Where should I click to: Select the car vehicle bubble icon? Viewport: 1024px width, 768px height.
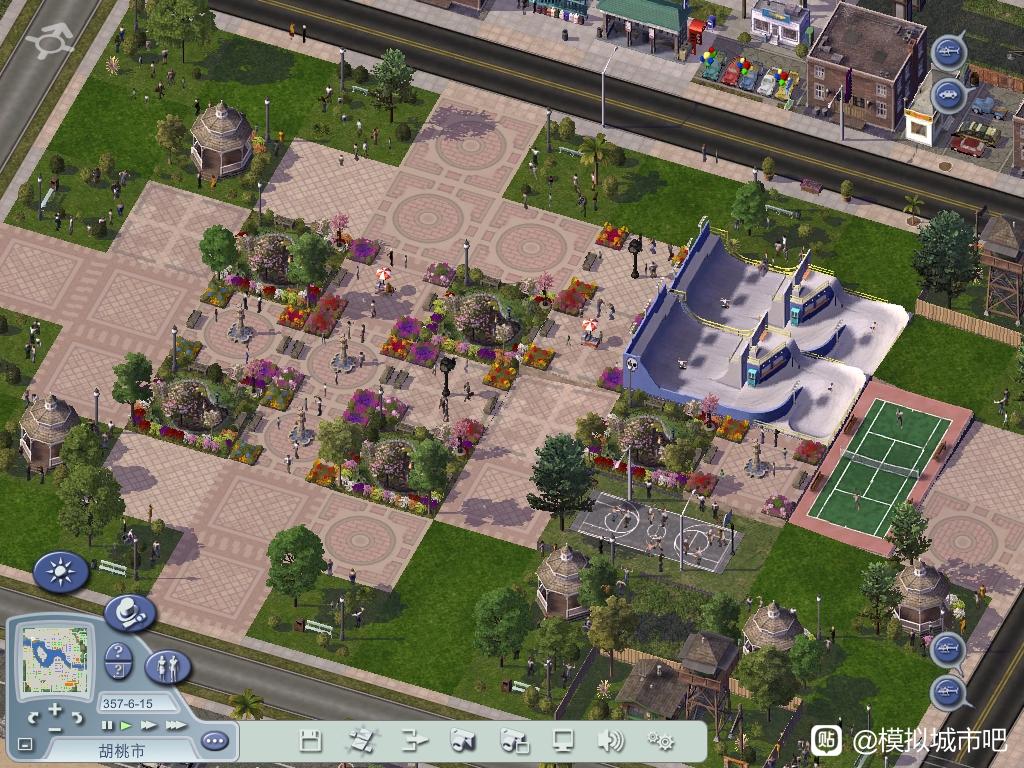(947, 96)
